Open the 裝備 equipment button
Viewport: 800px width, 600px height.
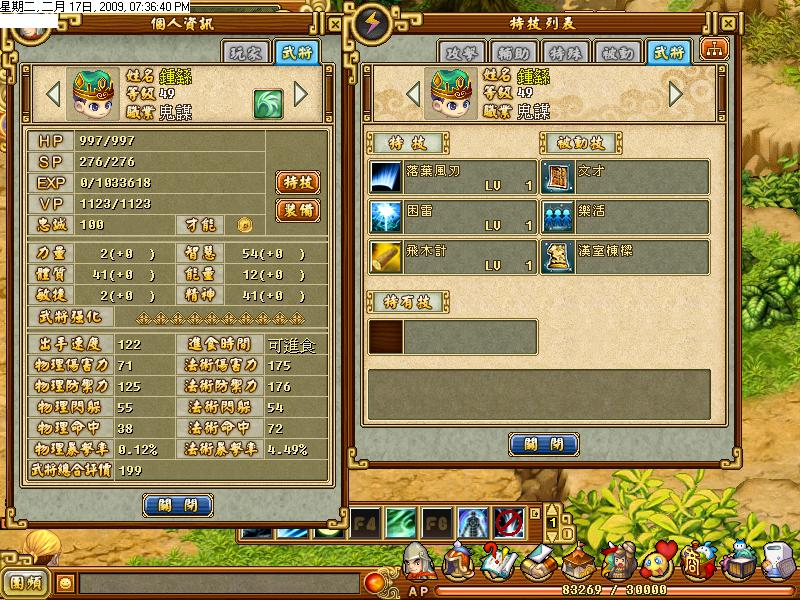click(x=297, y=210)
